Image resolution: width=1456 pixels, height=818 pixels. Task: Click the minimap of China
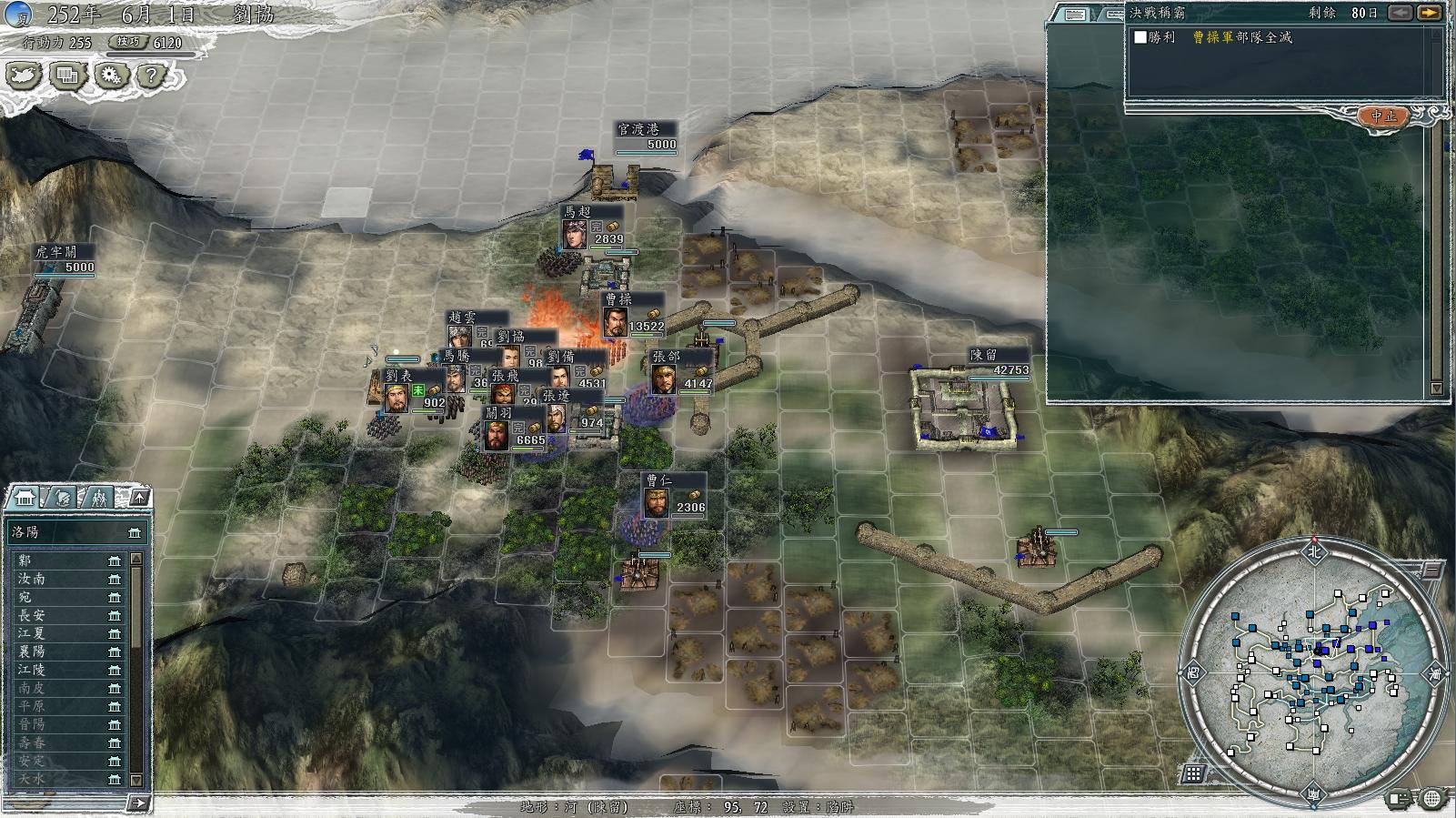[x=1312, y=672]
